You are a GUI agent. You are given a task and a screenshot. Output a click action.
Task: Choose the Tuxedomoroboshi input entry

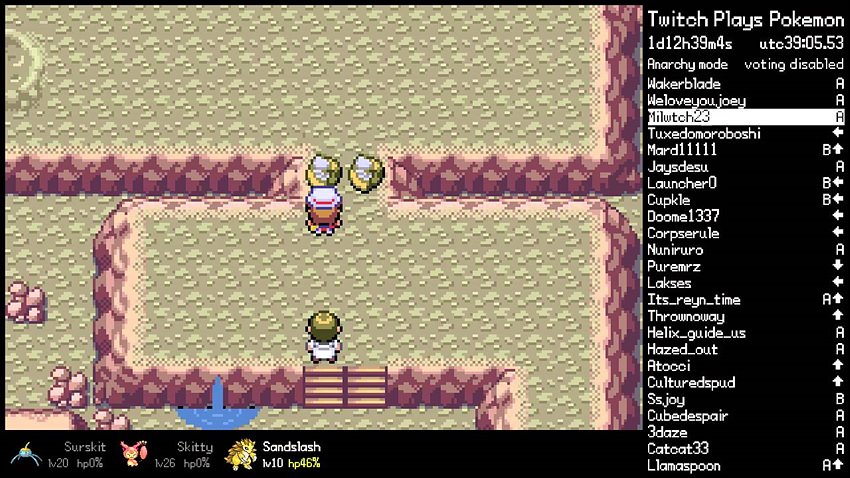click(745, 134)
